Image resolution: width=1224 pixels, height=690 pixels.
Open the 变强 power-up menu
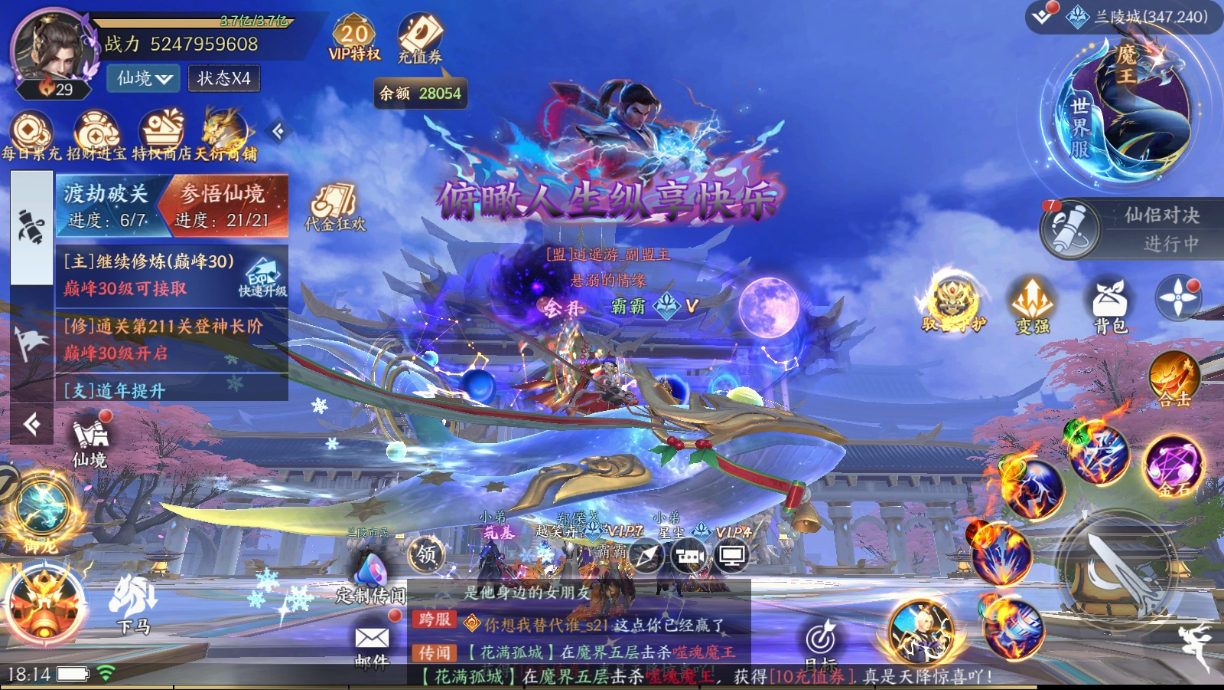(x=1031, y=304)
